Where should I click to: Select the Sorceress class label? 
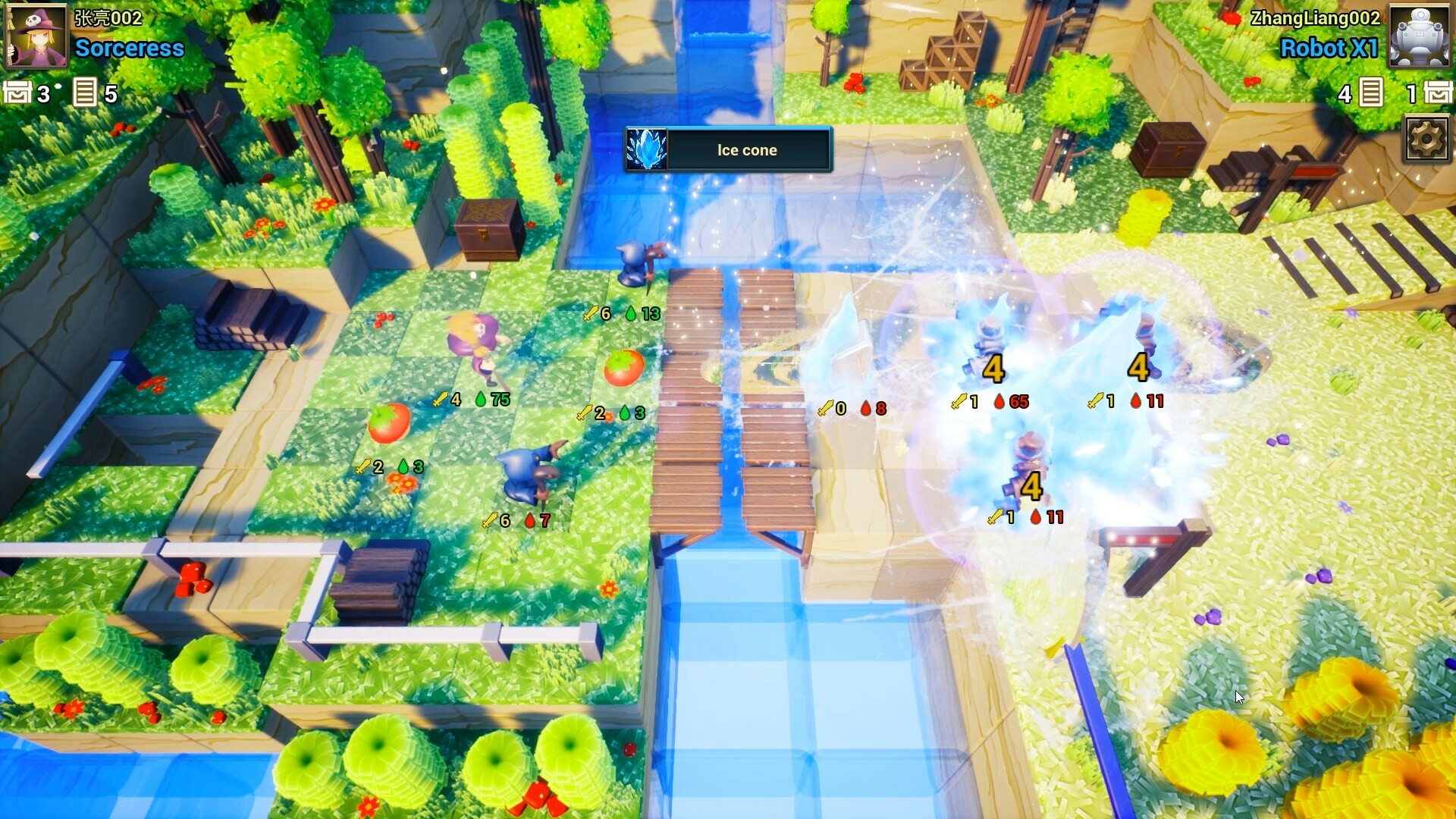[x=127, y=49]
